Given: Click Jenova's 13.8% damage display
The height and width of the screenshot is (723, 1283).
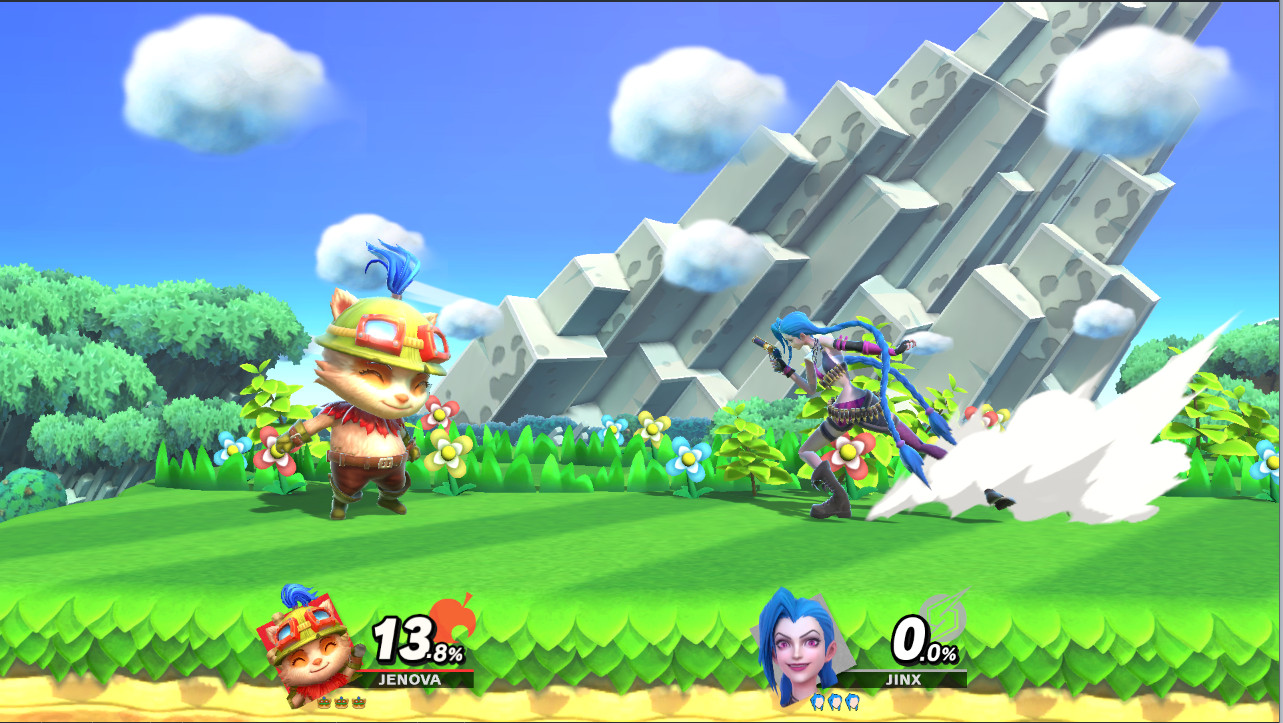Looking at the screenshot, I should coord(418,641).
